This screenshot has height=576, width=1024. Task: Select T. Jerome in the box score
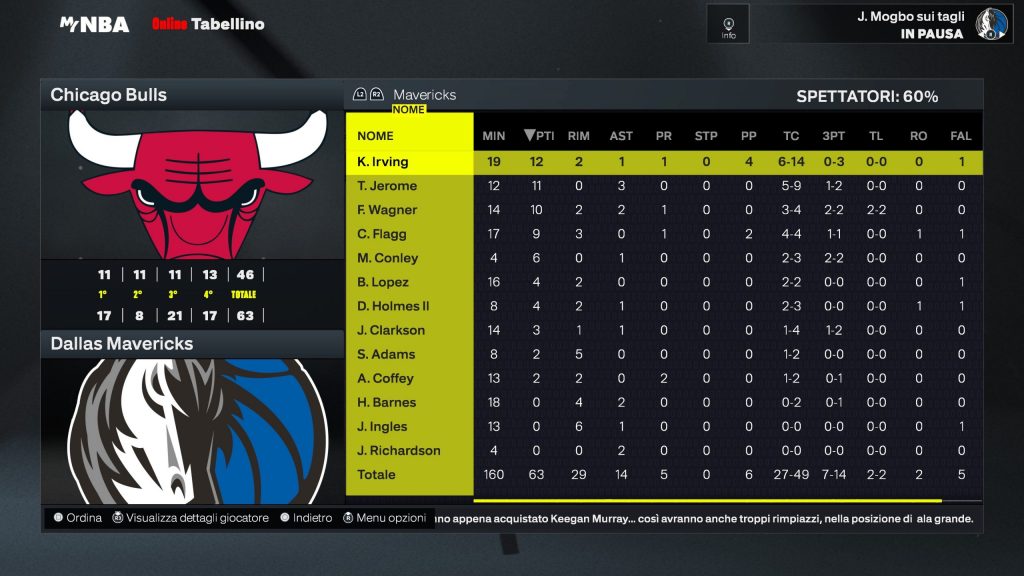387,186
